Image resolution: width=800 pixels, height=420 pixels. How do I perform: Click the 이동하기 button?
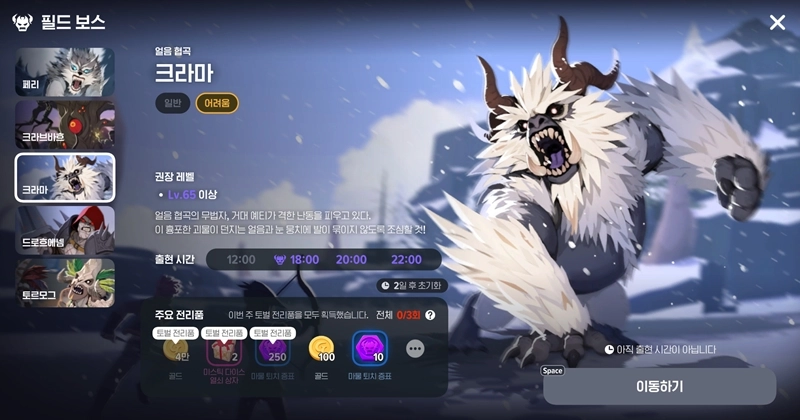click(659, 386)
